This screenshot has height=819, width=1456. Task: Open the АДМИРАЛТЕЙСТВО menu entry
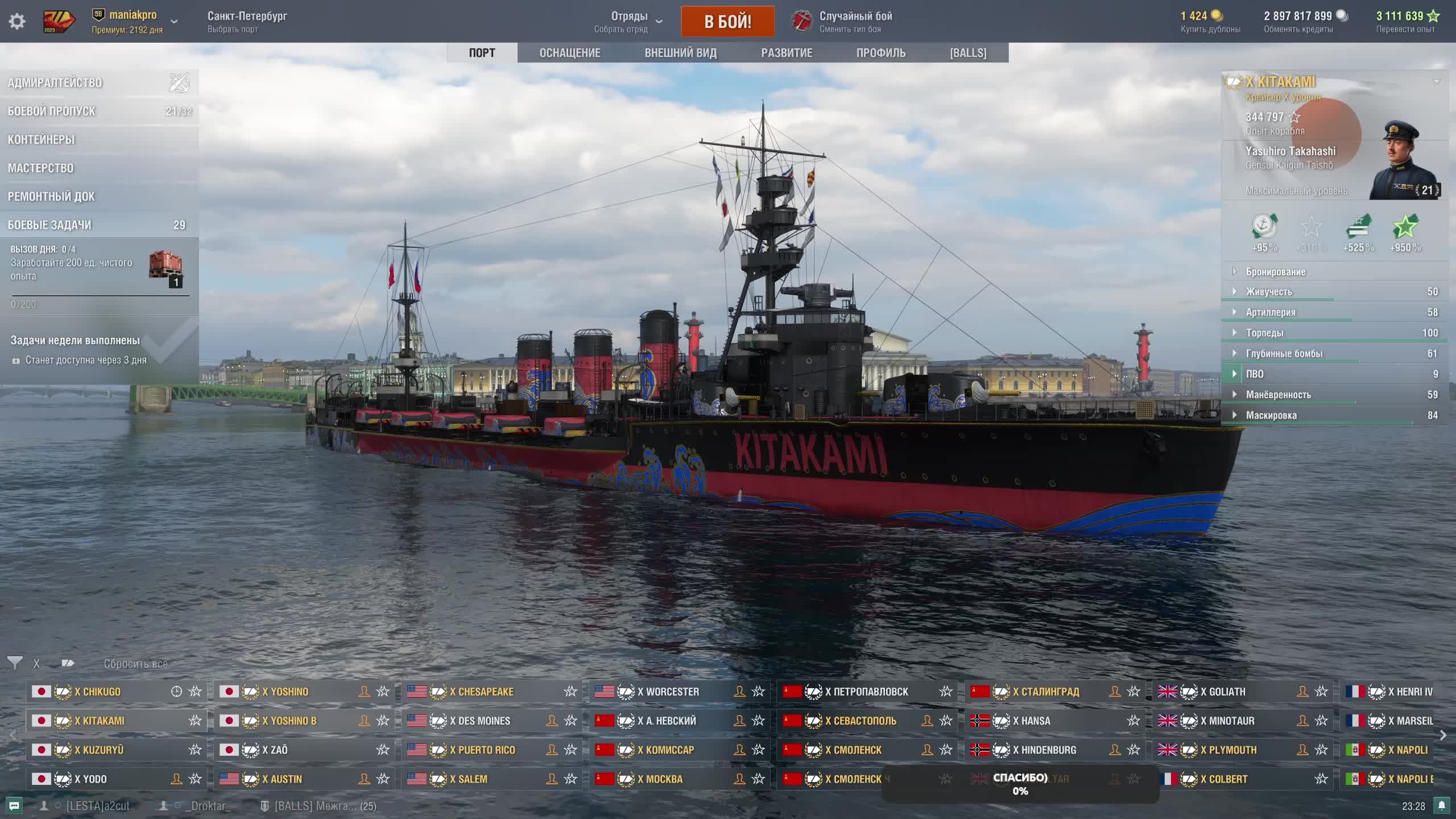55,83
